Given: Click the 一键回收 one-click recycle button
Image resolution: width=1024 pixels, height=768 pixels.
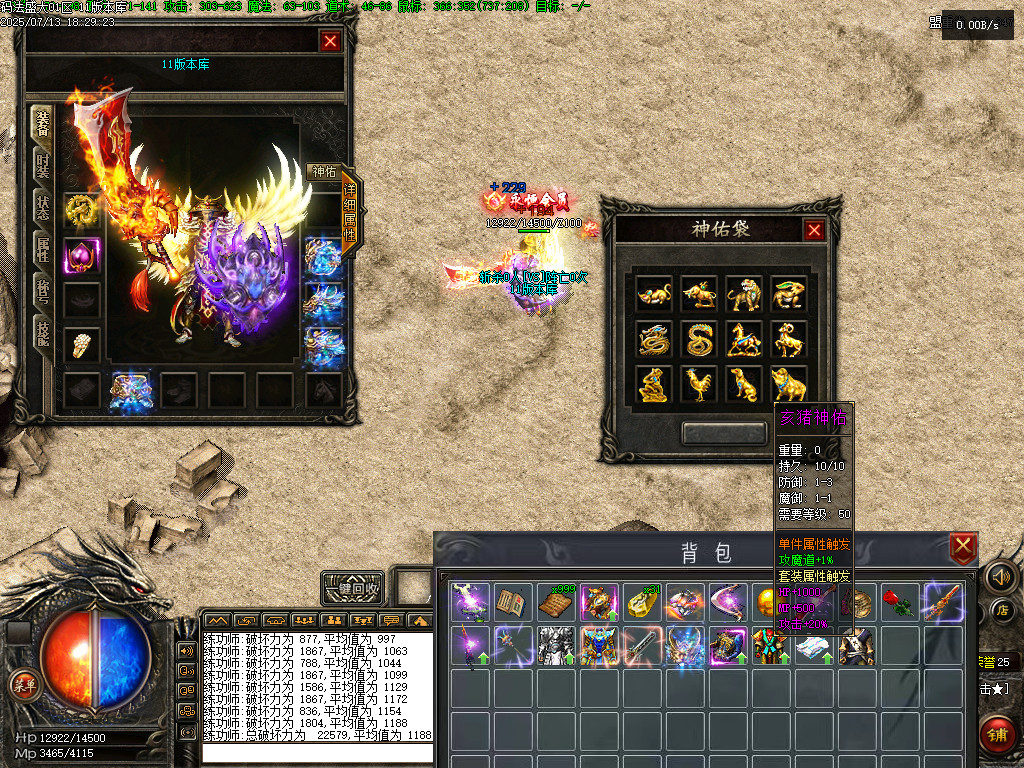Looking at the screenshot, I should (352, 588).
